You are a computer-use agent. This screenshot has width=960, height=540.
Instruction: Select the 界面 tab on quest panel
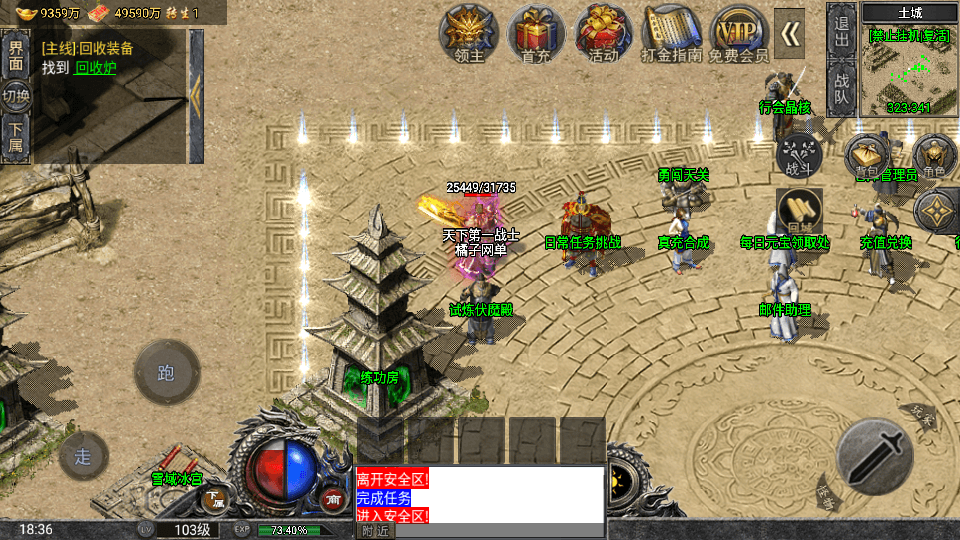pos(15,54)
